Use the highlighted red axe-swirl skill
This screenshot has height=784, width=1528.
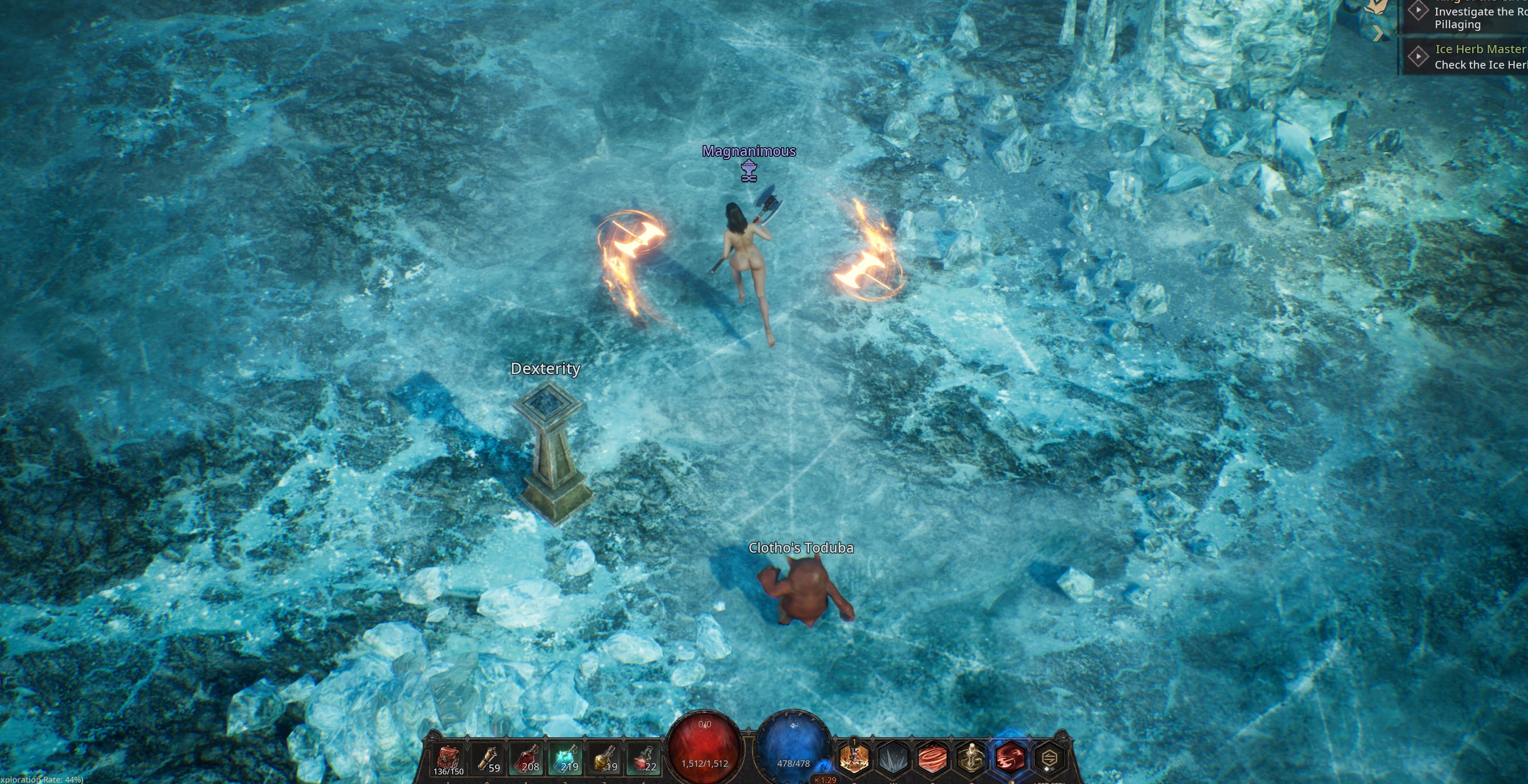click(1010, 759)
